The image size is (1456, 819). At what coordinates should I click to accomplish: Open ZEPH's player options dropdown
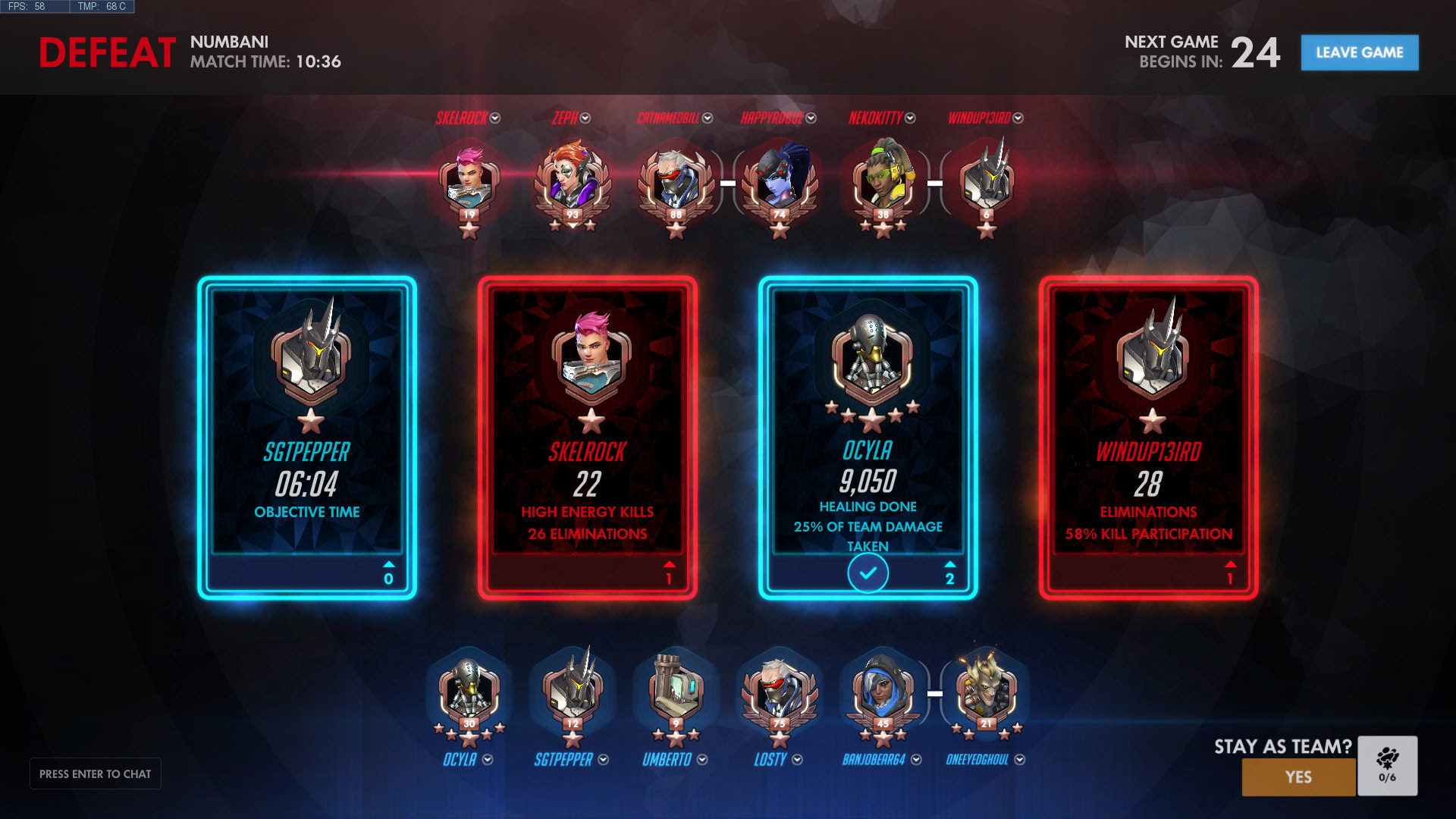[585, 118]
